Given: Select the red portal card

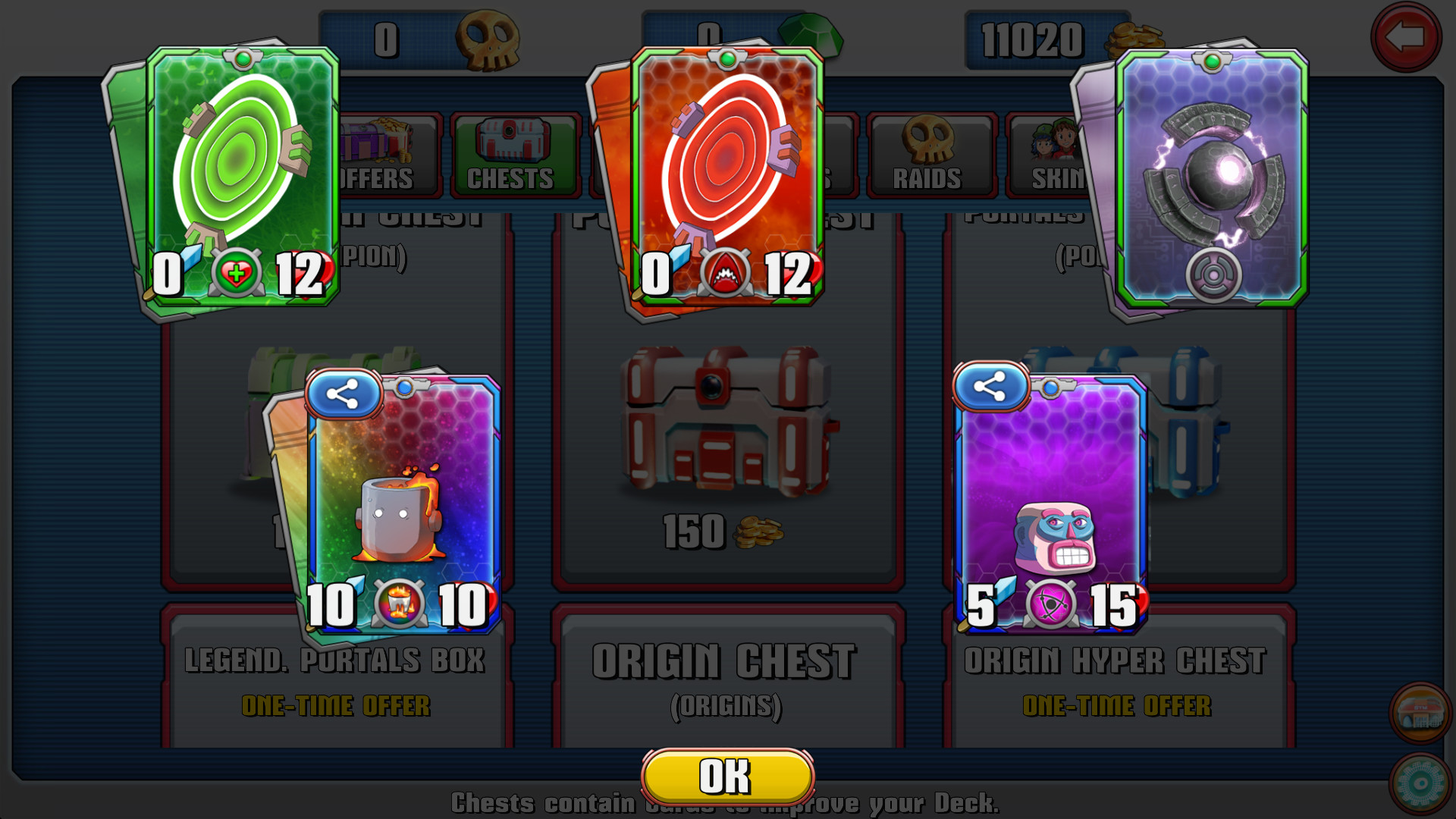Looking at the screenshot, I should point(728,174).
